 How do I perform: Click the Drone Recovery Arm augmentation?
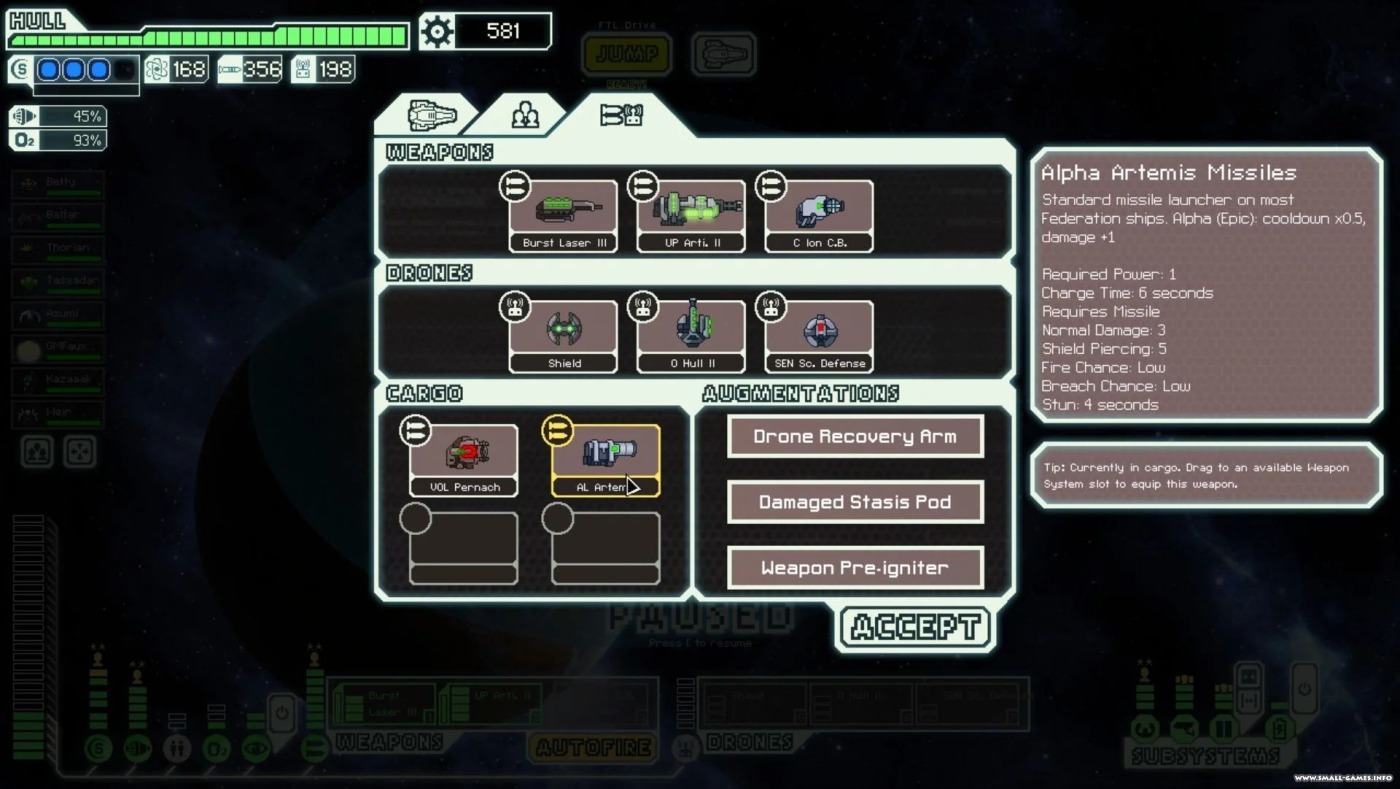tap(855, 437)
